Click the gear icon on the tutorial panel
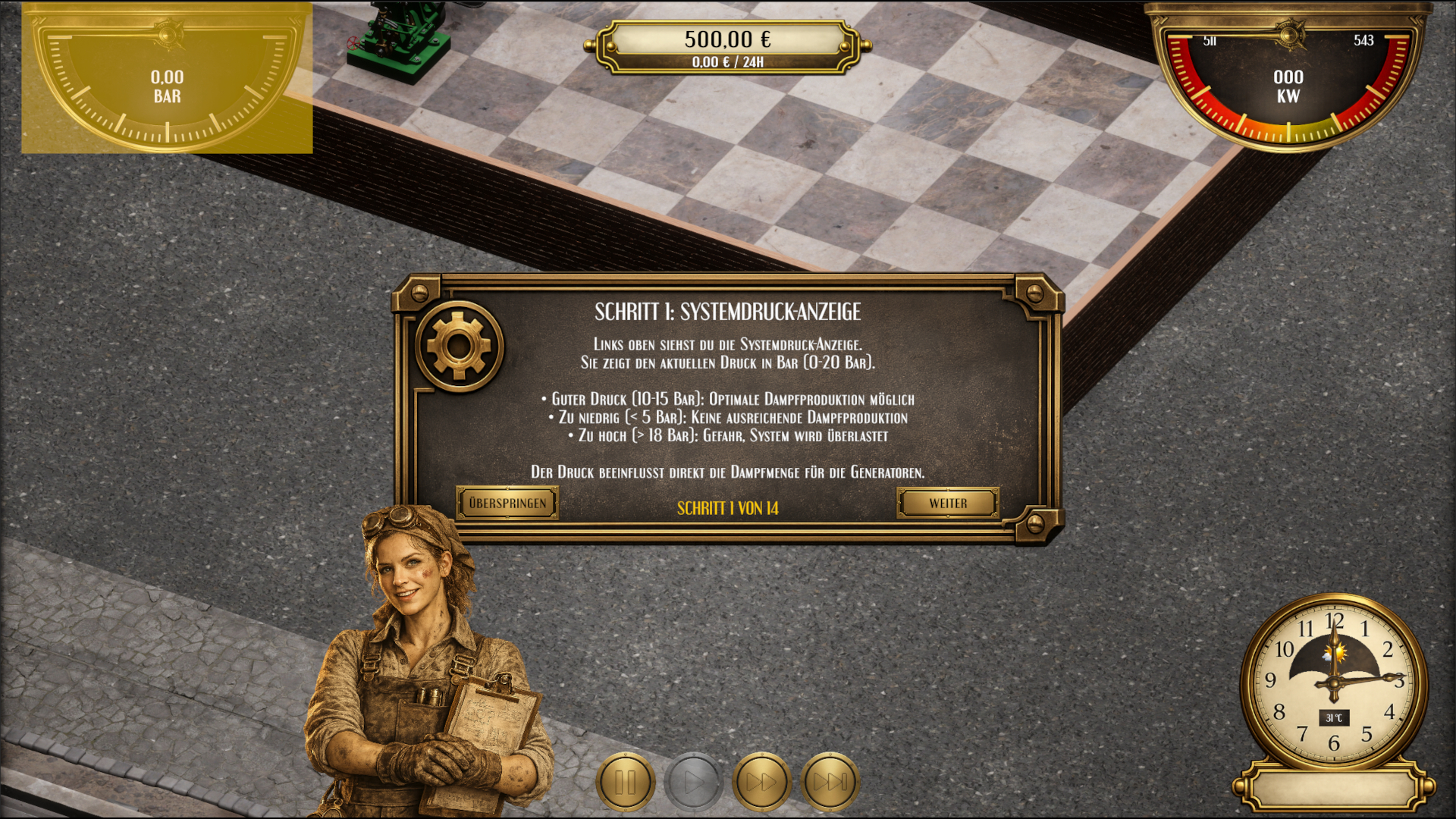The height and width of the screenshot is (819, 1456). (459, 345)
